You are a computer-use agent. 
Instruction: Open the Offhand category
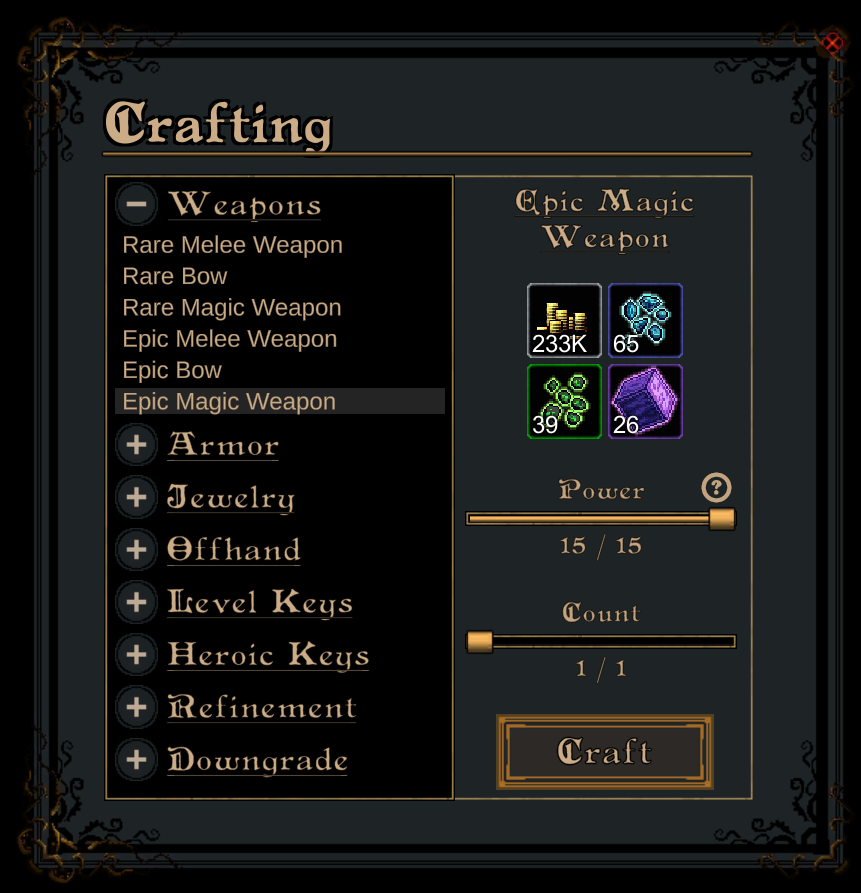[137, 549]
